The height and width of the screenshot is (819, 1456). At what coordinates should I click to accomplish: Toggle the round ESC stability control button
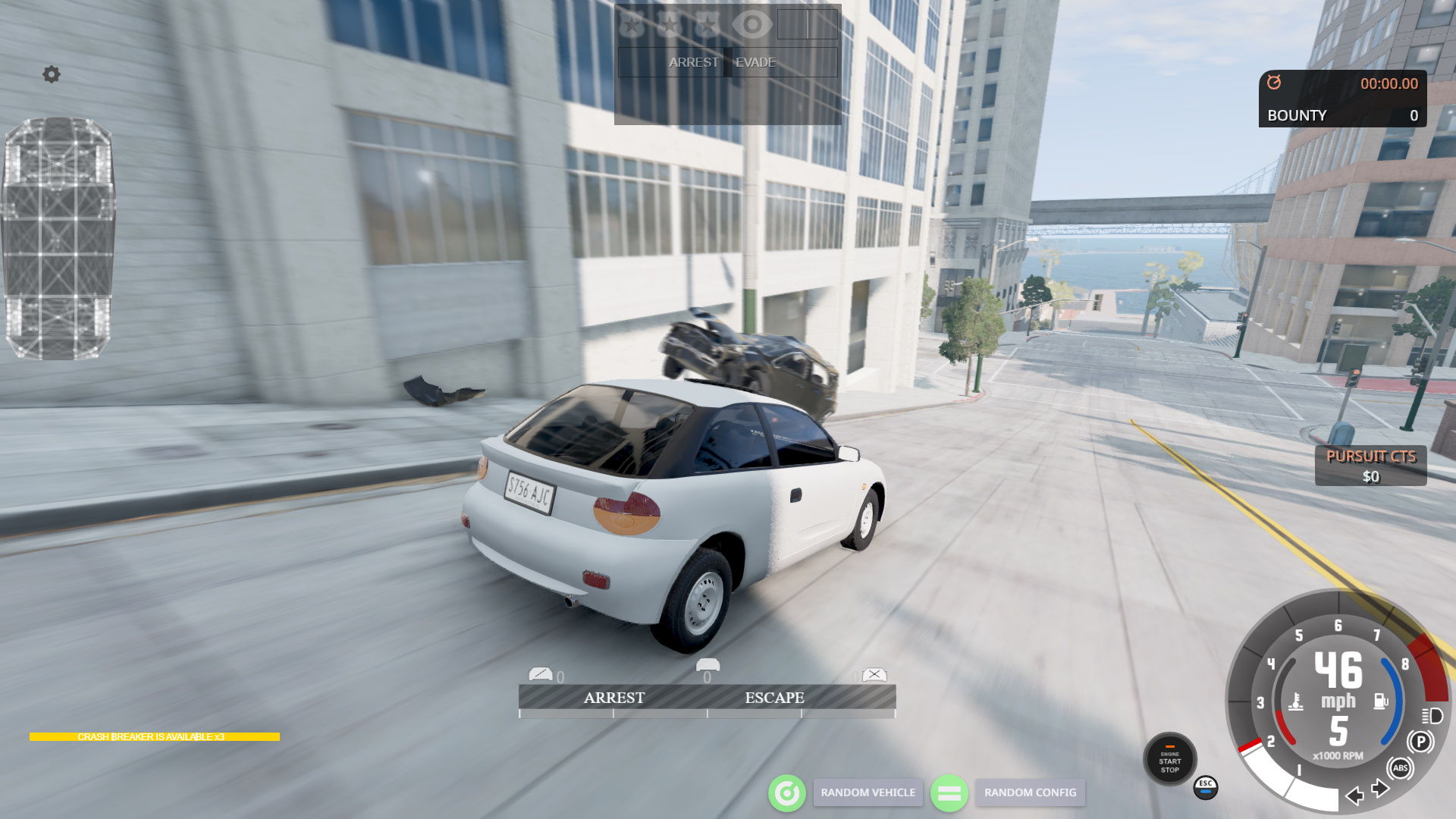(1206, 787)
